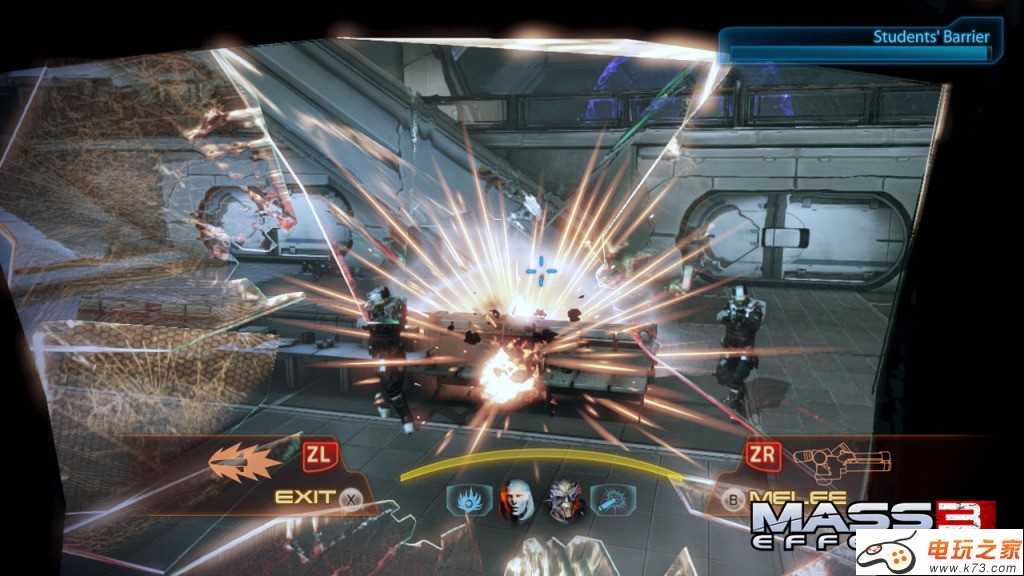The image size is (1024, 576).
Task: Select the turian squadmate portrait
Action: point(563,497)
